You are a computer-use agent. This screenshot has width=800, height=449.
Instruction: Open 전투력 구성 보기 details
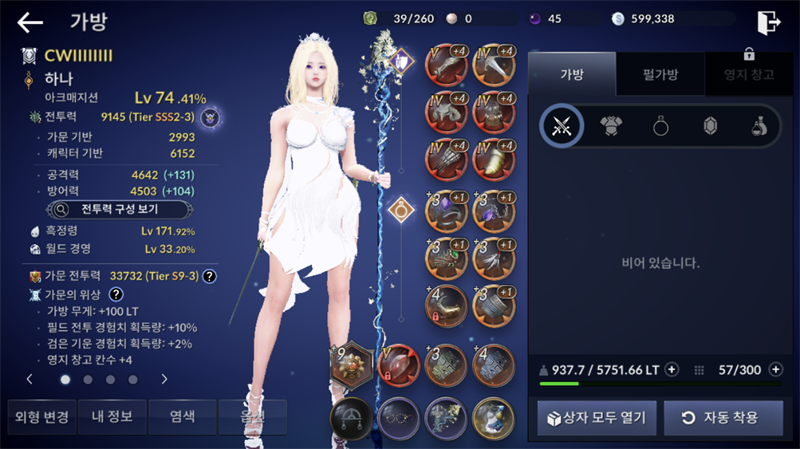[107, 210]
